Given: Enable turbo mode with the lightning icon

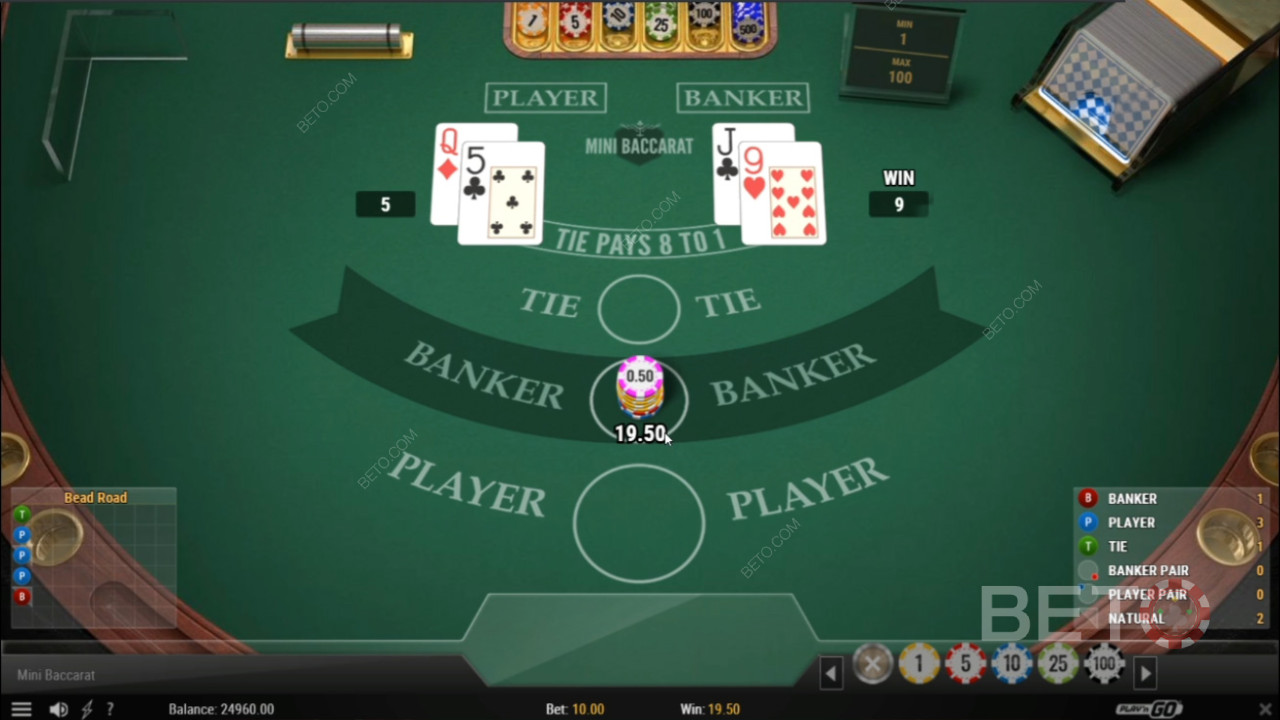Looking at the screenshot, I should pyautogui.click(x=85, y=708).
